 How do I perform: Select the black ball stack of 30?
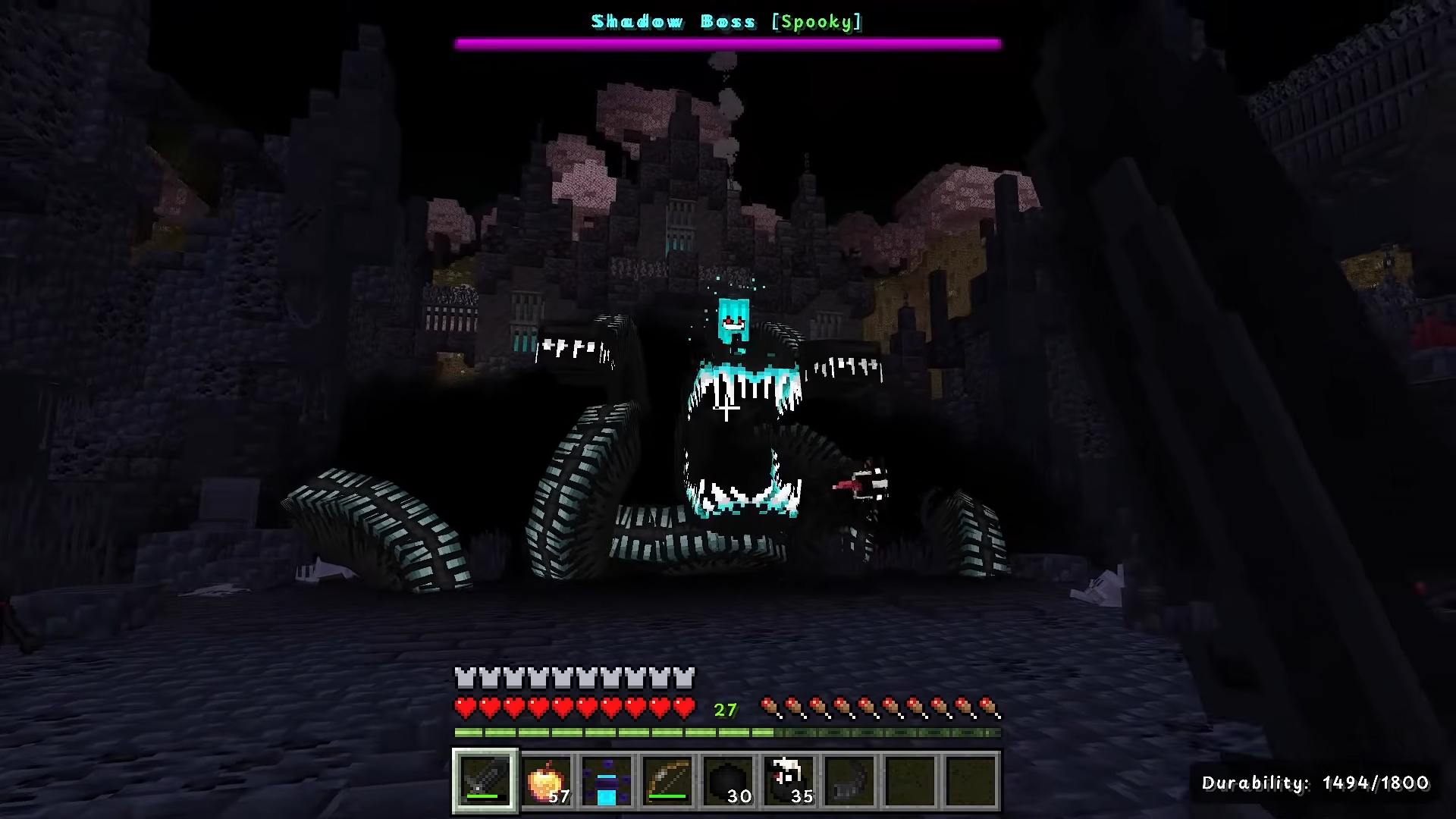728,780
